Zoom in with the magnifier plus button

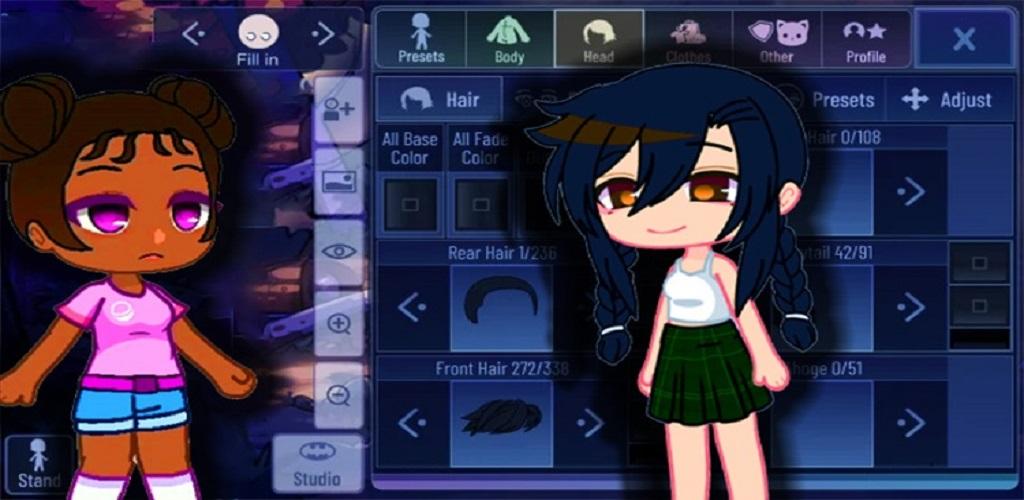(338, 324)
